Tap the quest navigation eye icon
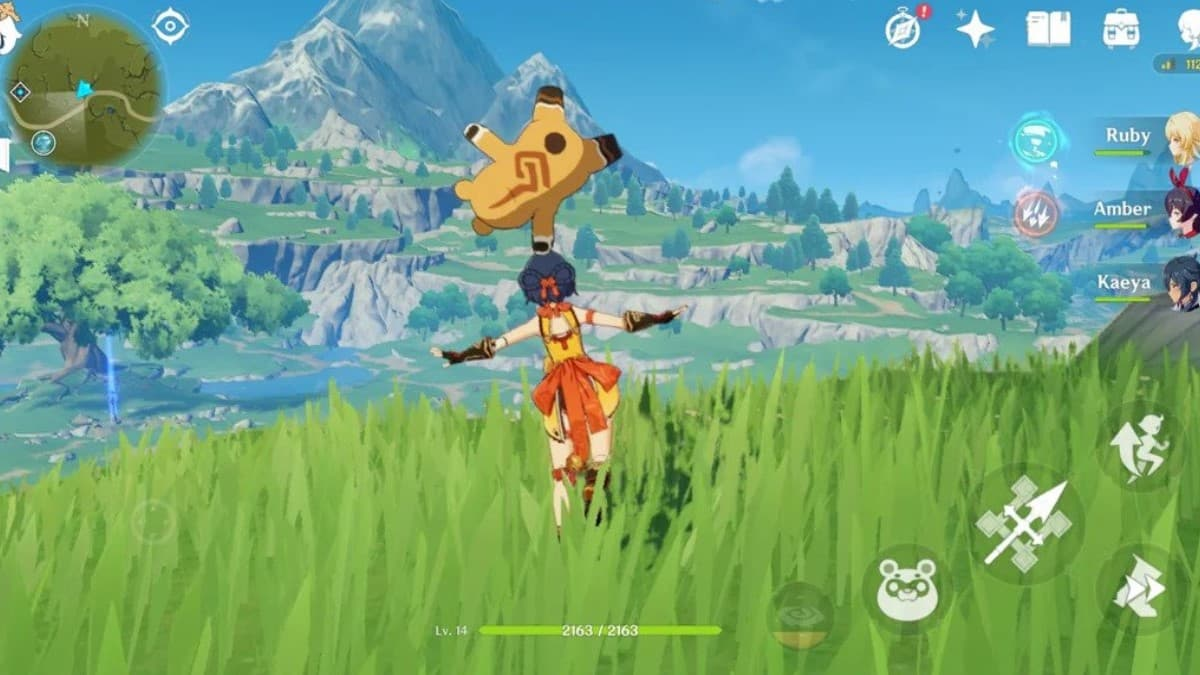 click(171, 26)
